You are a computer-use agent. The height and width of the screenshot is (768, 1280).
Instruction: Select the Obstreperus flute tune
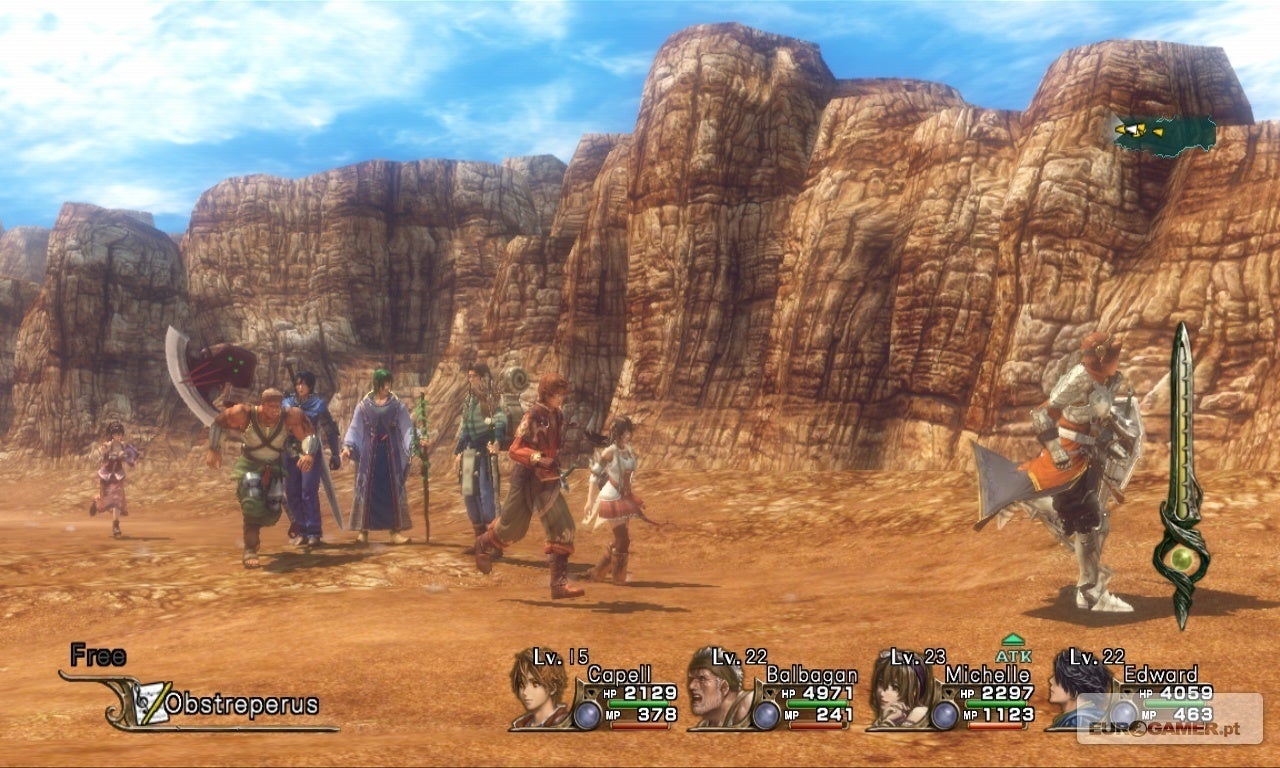[240, 704]
